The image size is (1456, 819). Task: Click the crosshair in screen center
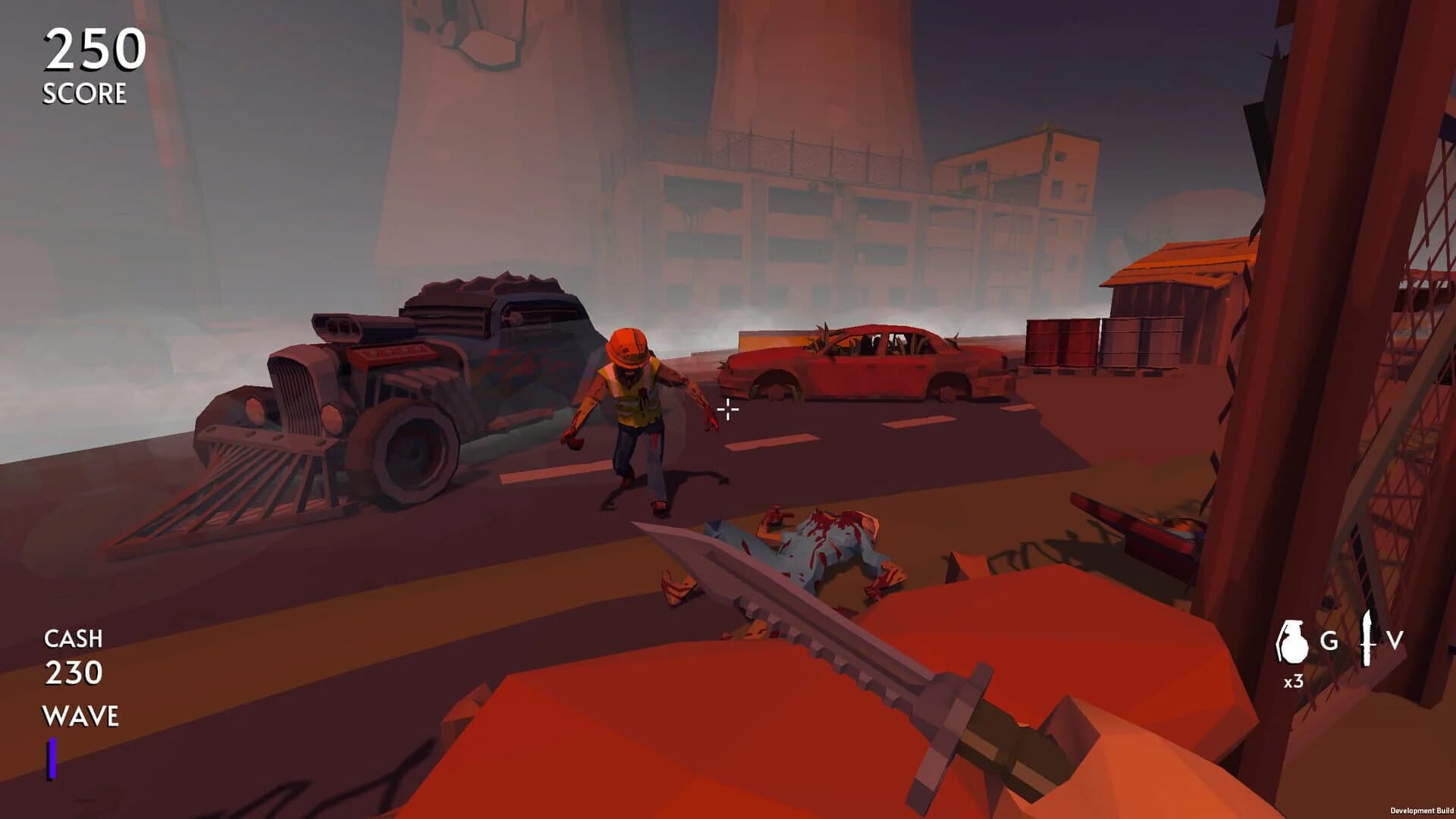coord(727,409)
